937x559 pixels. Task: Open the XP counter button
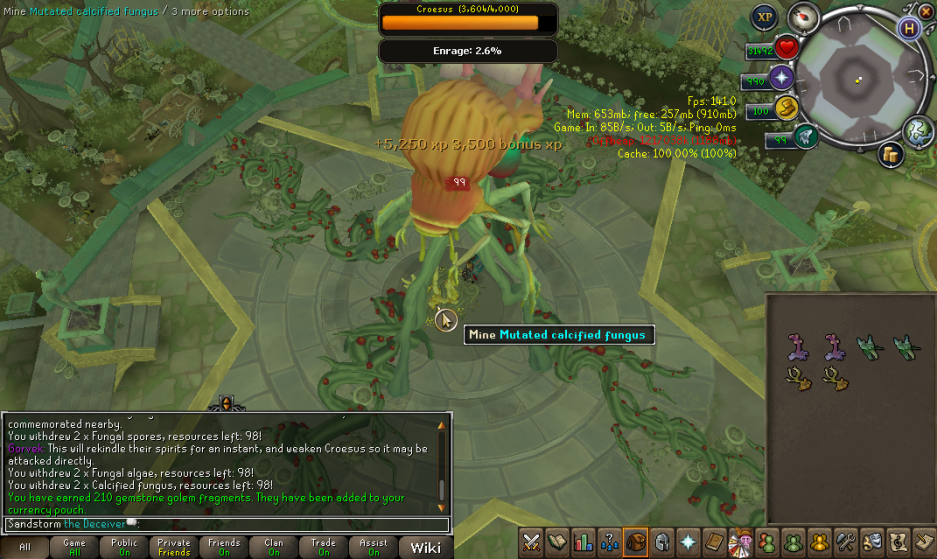click(765, 17)
